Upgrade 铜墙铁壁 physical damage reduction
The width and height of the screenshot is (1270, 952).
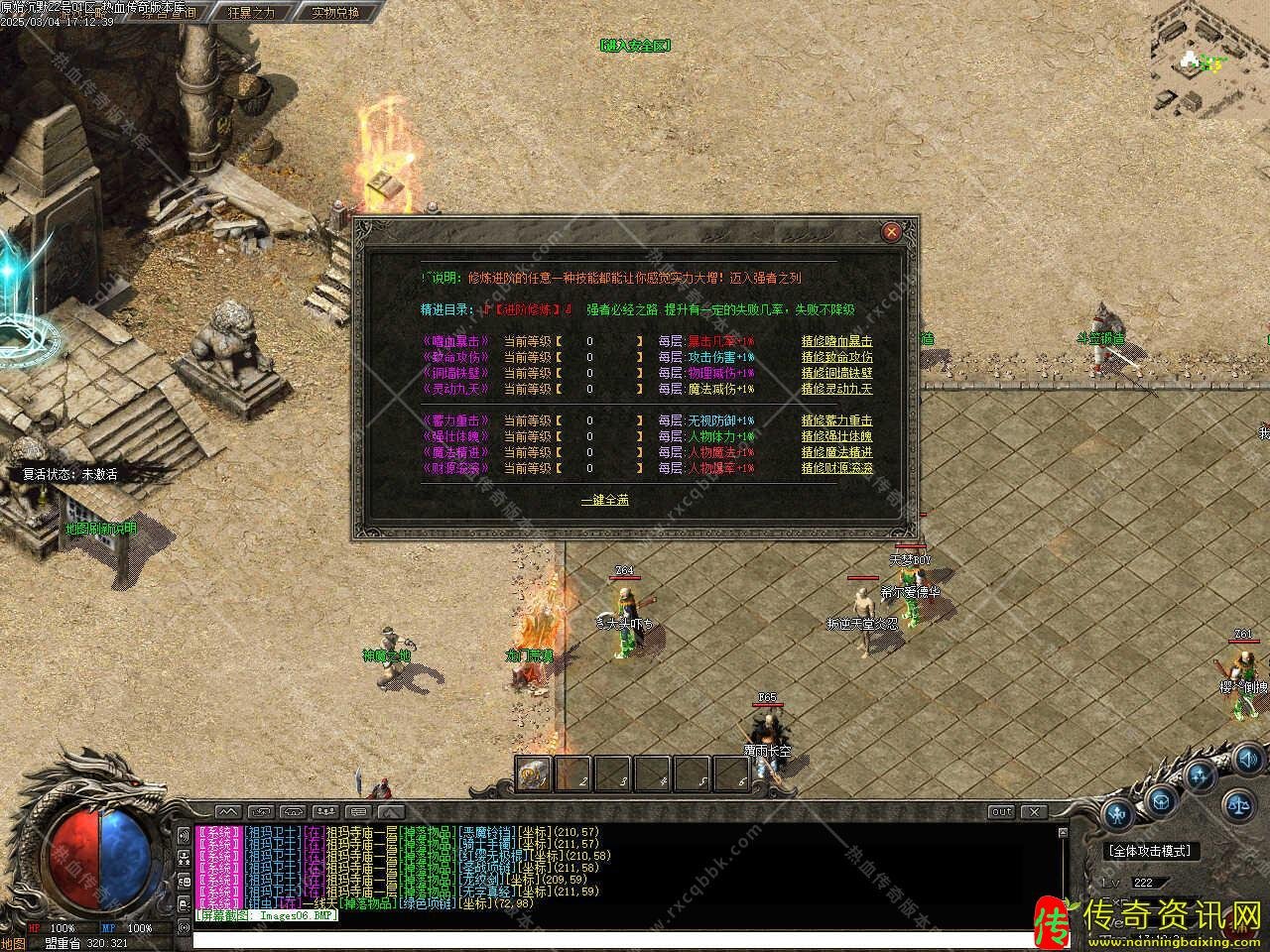[836, 373]
